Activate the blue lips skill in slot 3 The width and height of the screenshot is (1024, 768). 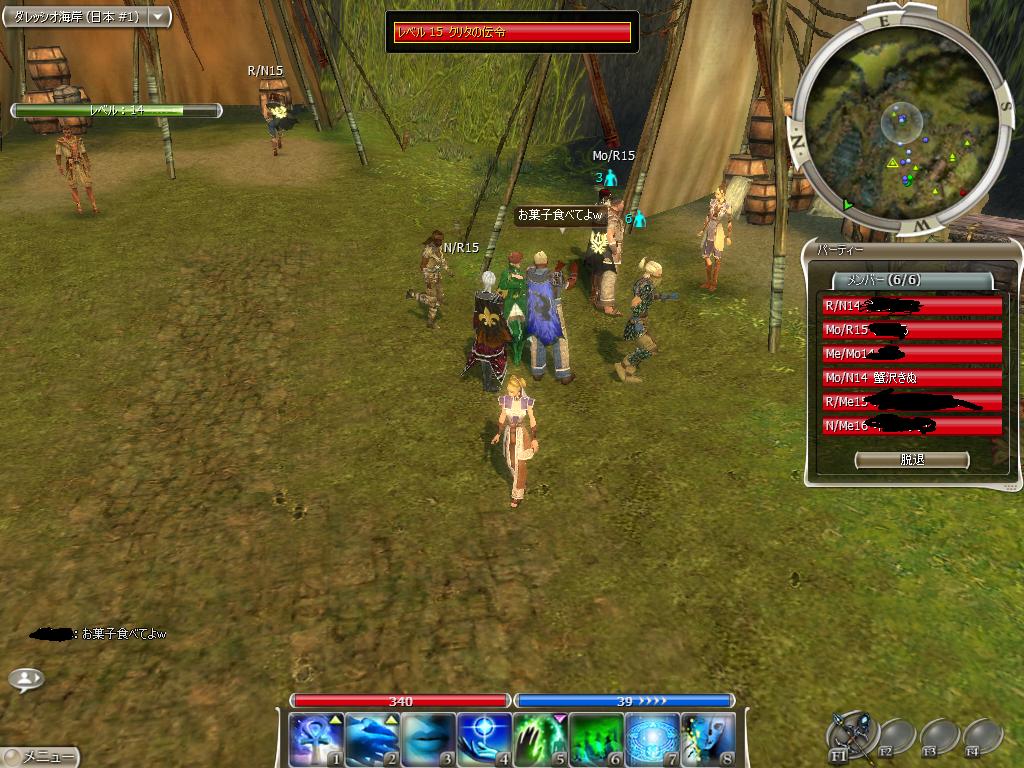coord(428,739)
